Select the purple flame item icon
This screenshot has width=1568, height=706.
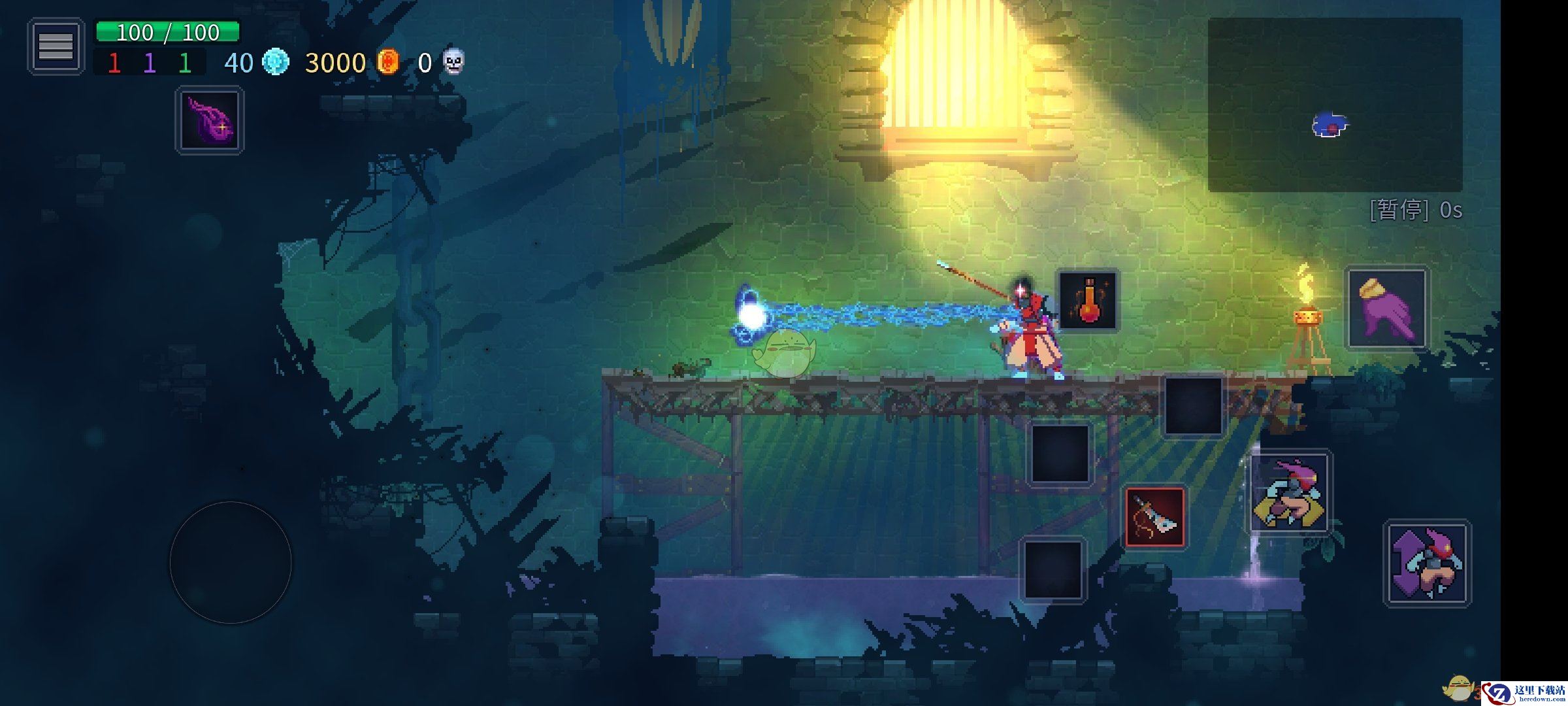click(x=209, y=121)
